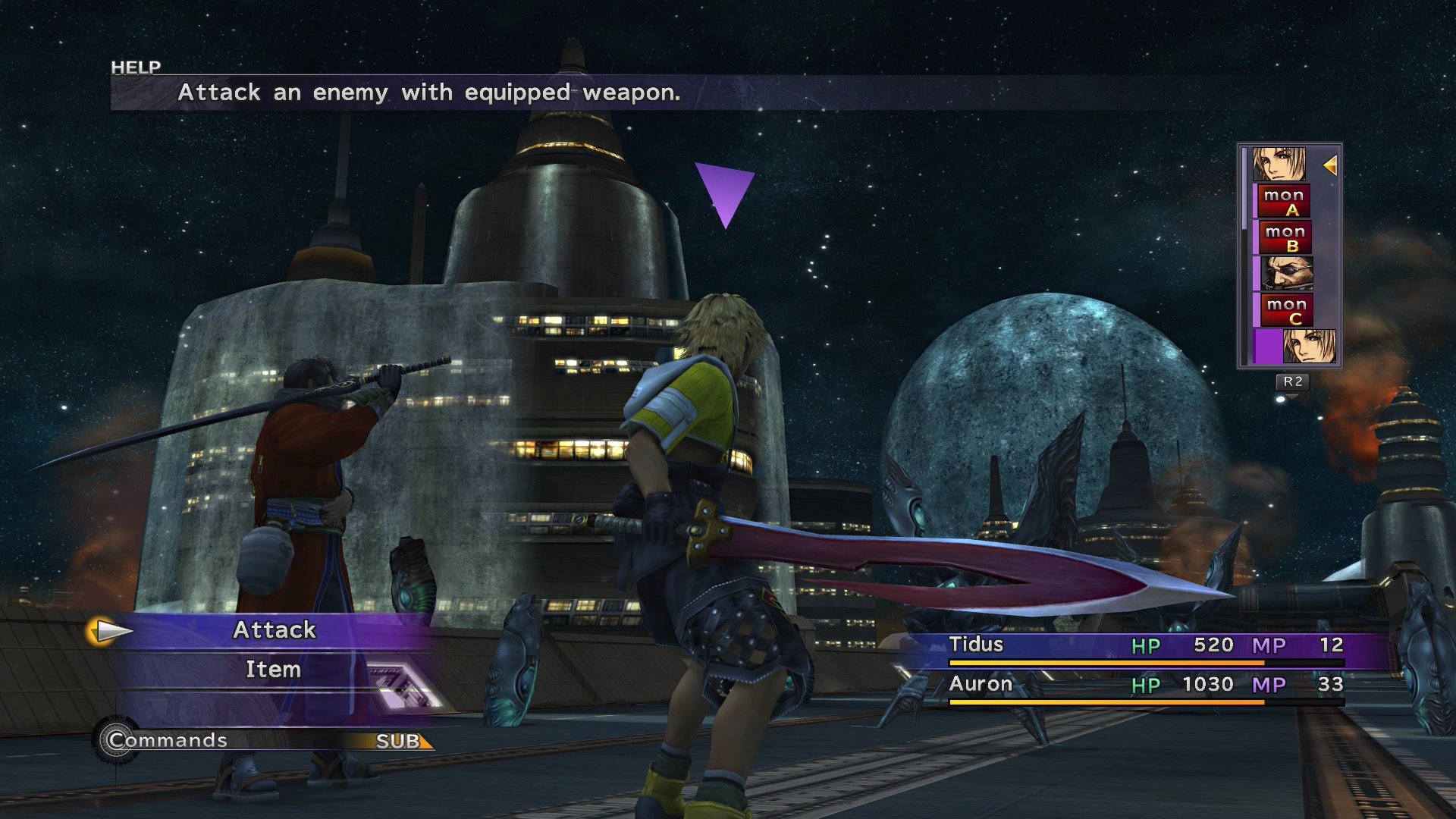Select Tidus's name in the party status panel
This screenshot has height=819, width=1456.
click(976, 645)
